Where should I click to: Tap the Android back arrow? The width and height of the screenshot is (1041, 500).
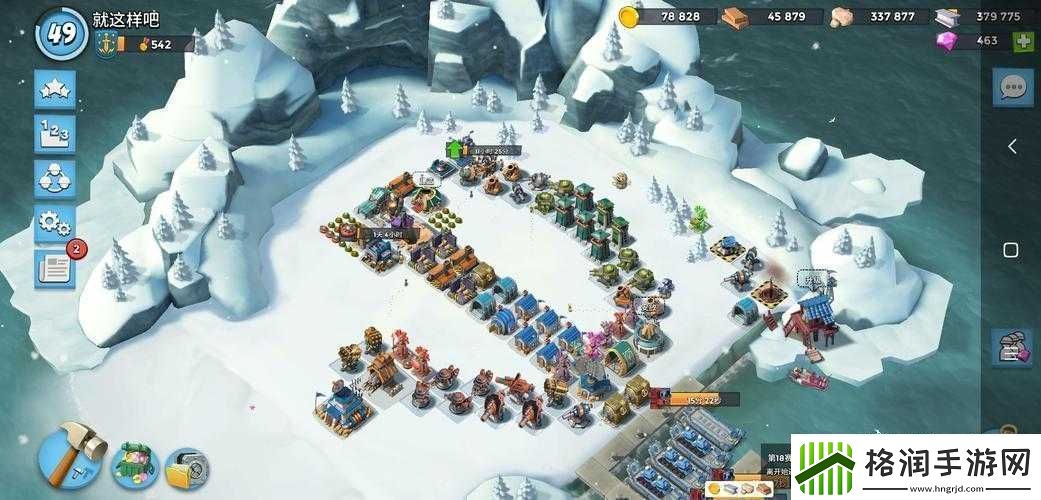pos(1011,147)
